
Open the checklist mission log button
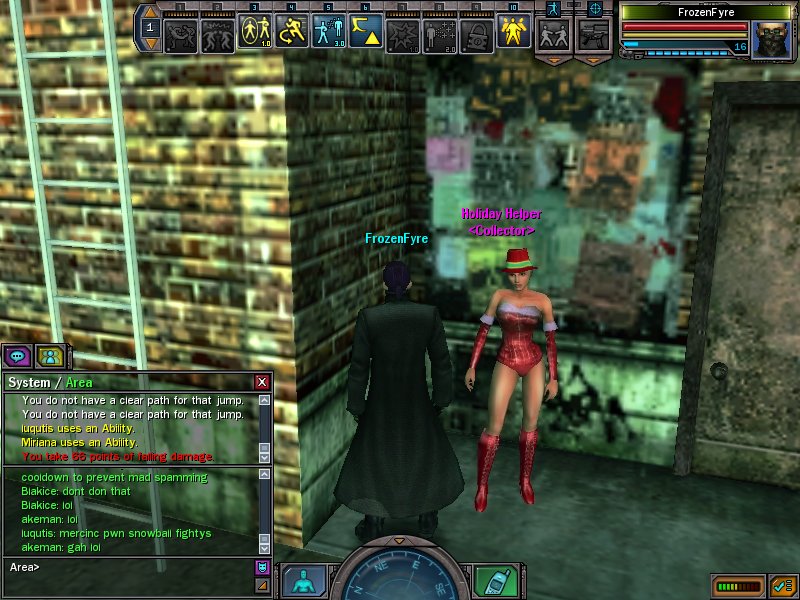(x=783, y=584)
